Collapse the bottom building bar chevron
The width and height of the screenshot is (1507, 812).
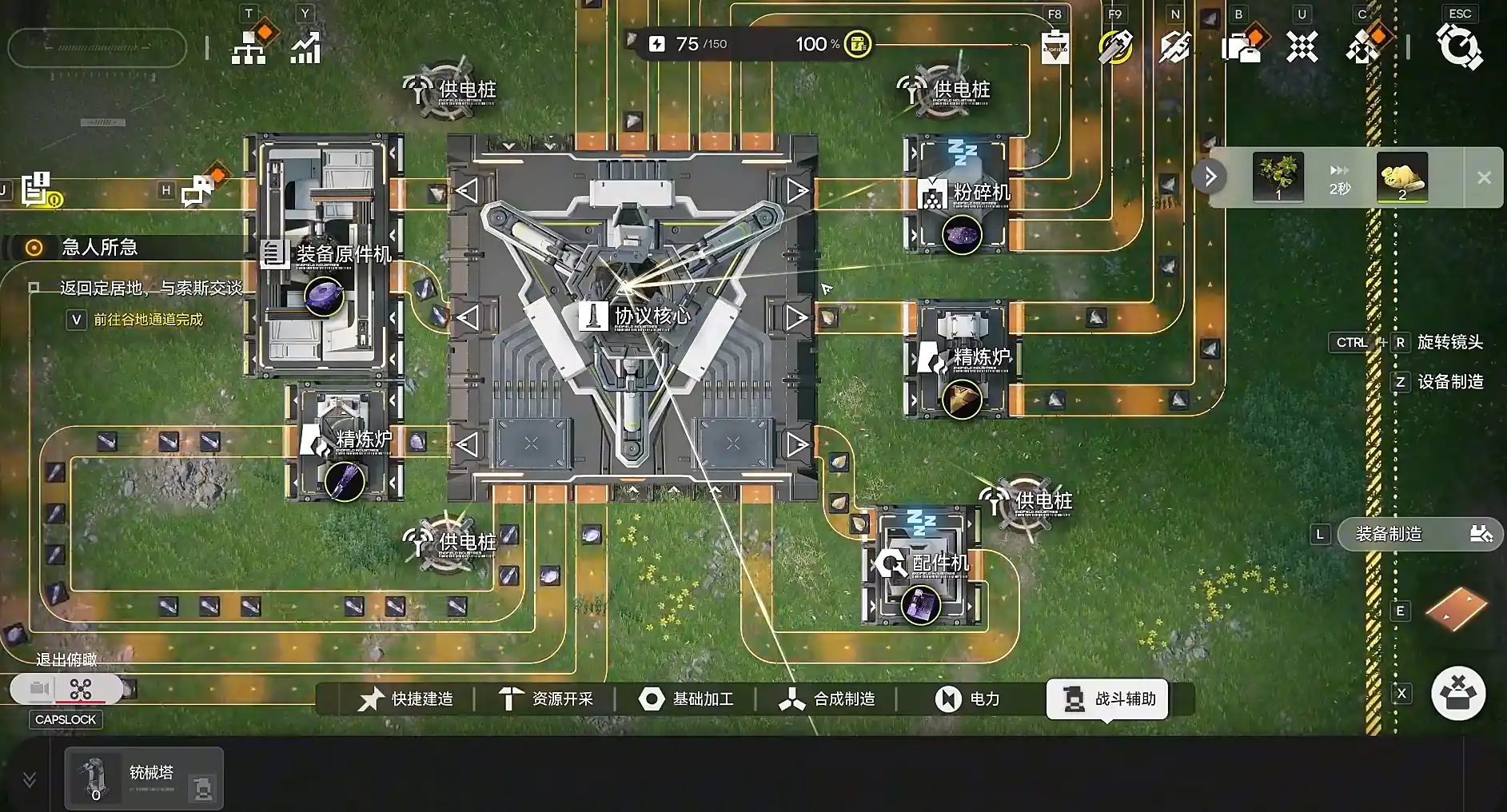29,779
